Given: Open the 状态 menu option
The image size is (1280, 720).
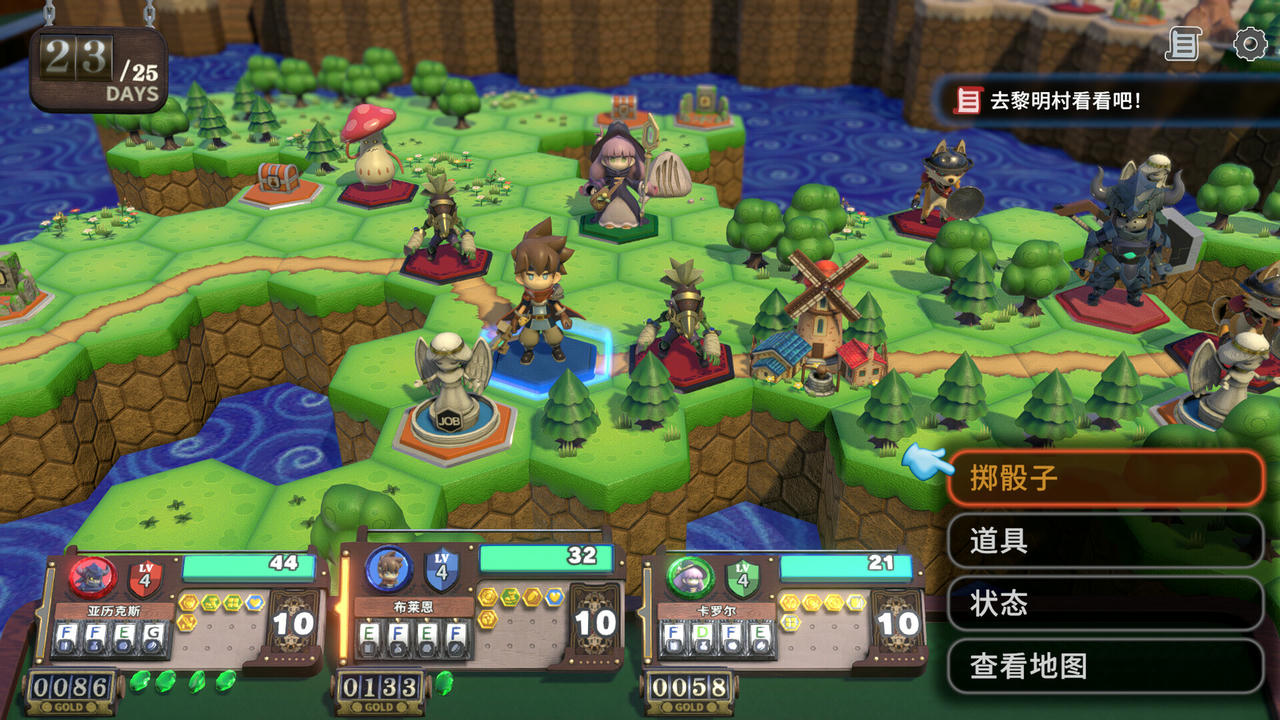Looking at the screenshot, I should coord(1103,604).
